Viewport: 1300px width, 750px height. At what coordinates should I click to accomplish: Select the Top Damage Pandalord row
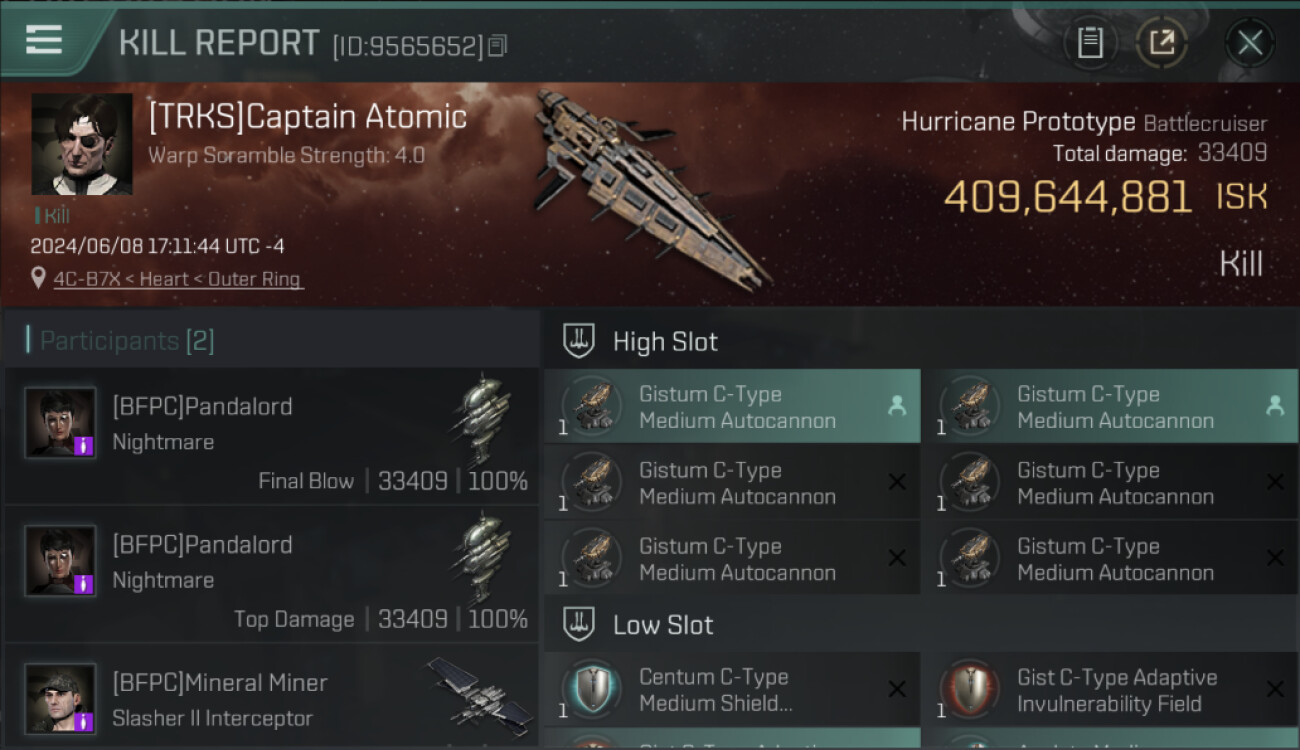click(271, 575)
